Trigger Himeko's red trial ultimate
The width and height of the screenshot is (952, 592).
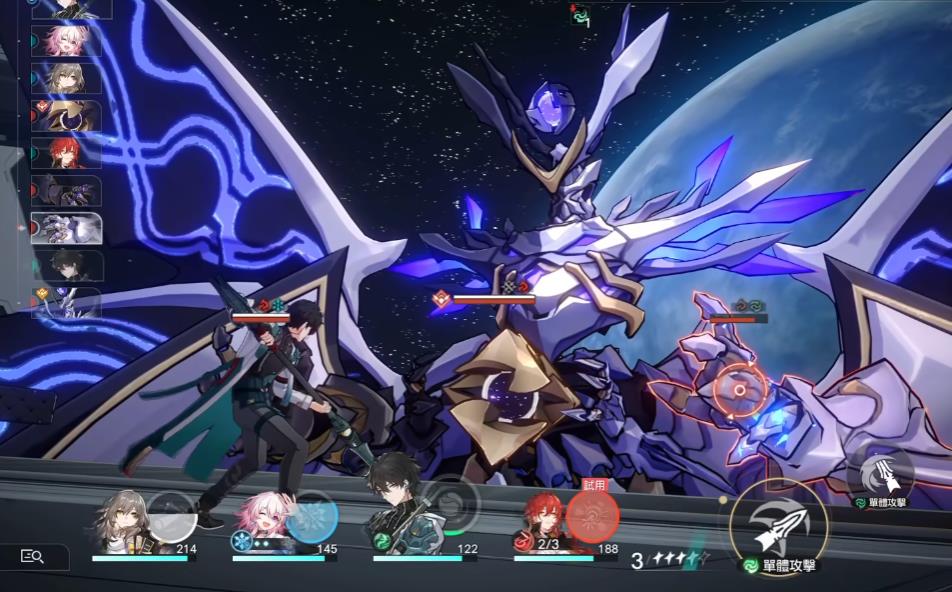pyautogui.click(x=592, y=516)
